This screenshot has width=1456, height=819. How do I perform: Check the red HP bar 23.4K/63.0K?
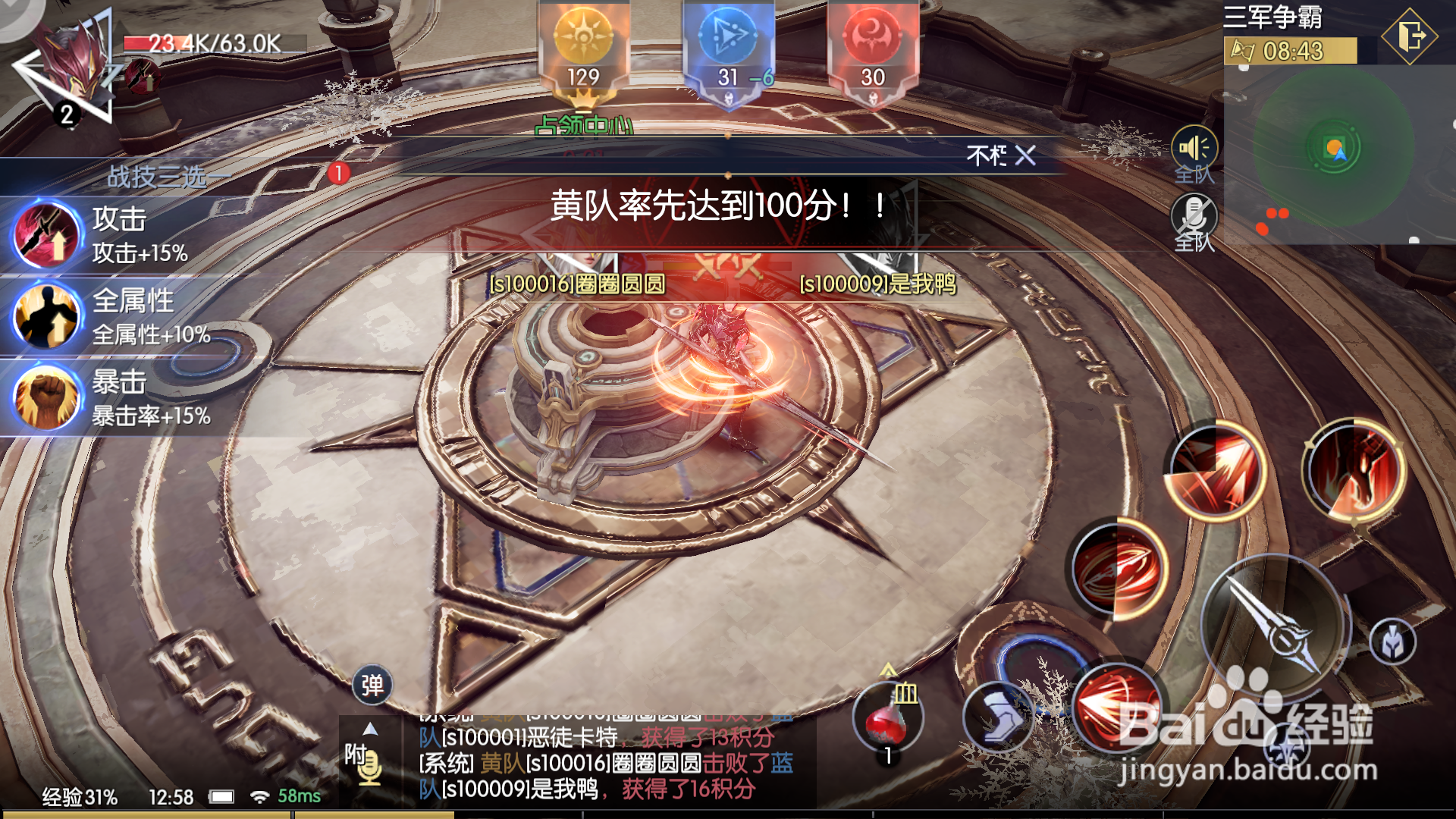pos(212,43)
